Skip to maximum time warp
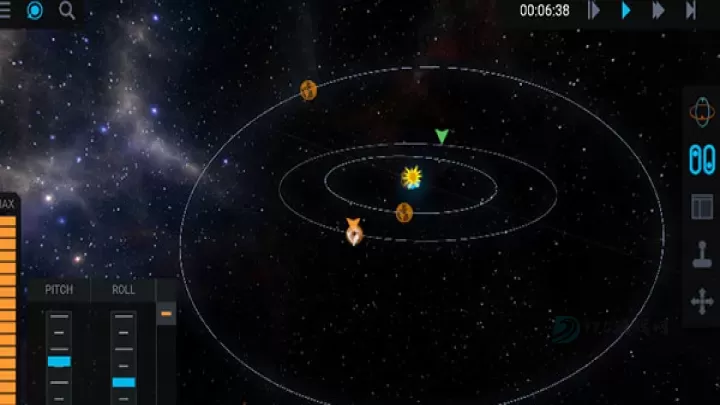The image size is (720, 405). (x=691, y=11)
